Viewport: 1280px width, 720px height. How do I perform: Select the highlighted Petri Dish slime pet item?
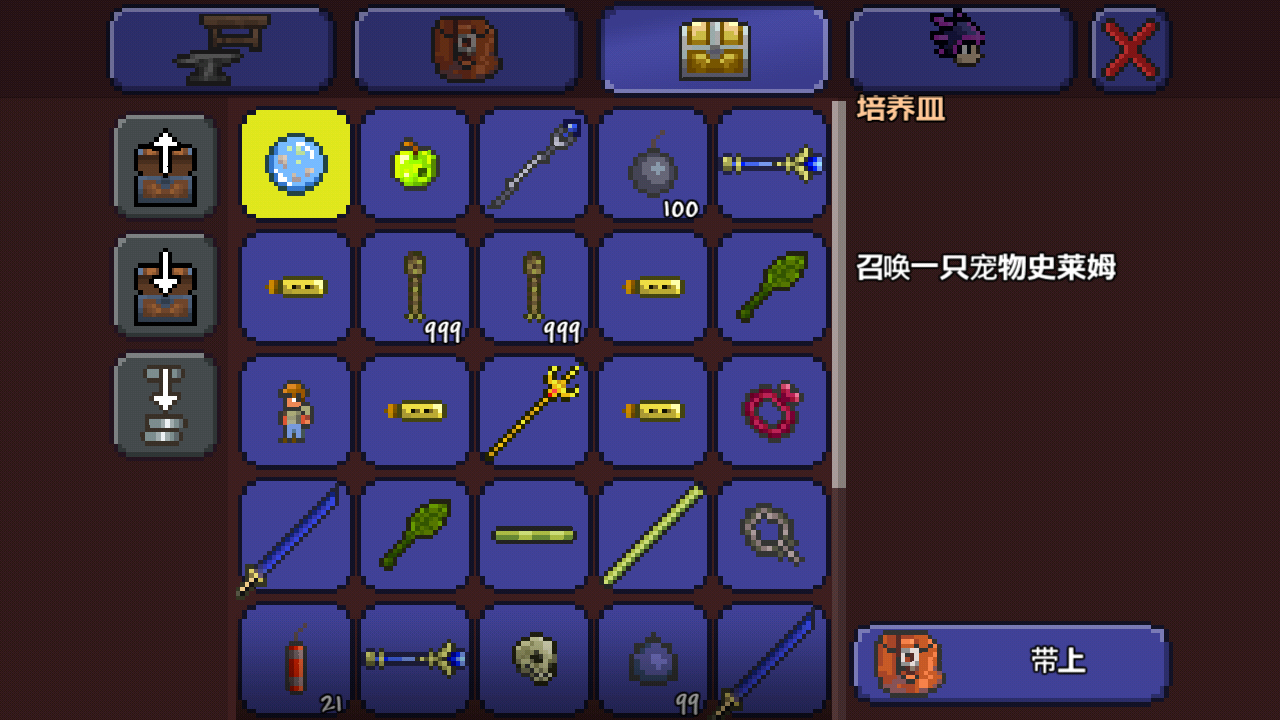(294, 163)
